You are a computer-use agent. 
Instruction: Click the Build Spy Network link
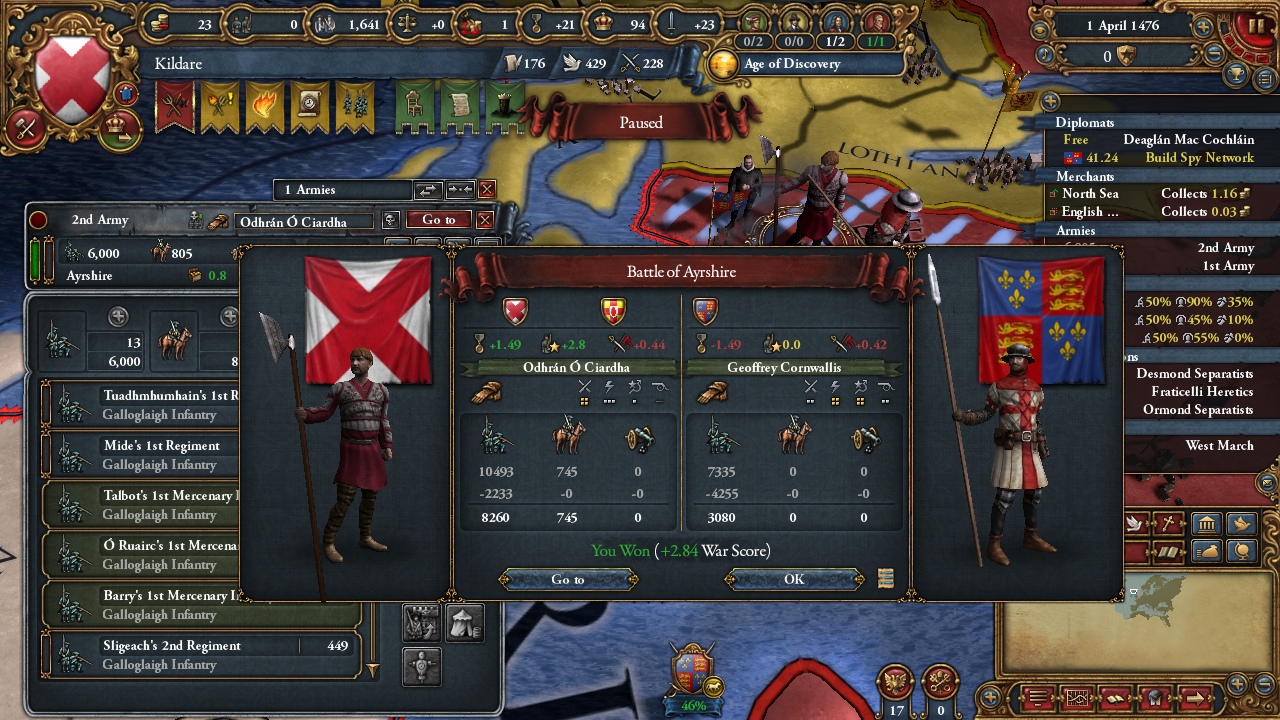click(1200, 159)
